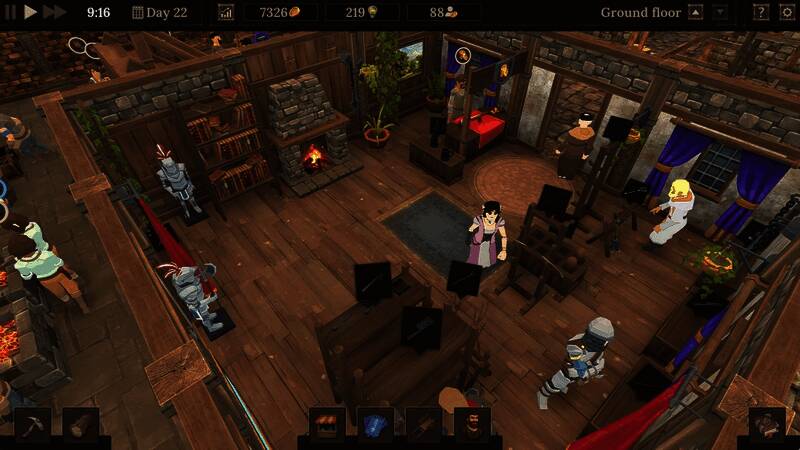This screenshot has height=450, width=800.
Task: Pause the game with the pause button
Action: pos(11,12)
